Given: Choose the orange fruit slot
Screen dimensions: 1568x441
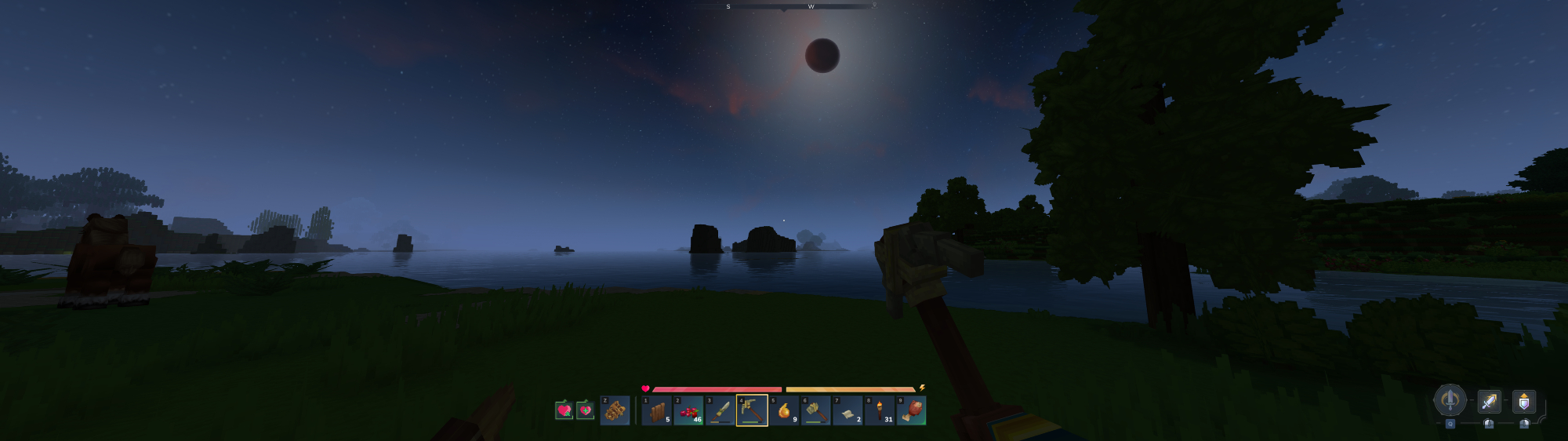Looking at the screenshot, I should [x=784, y=410].
